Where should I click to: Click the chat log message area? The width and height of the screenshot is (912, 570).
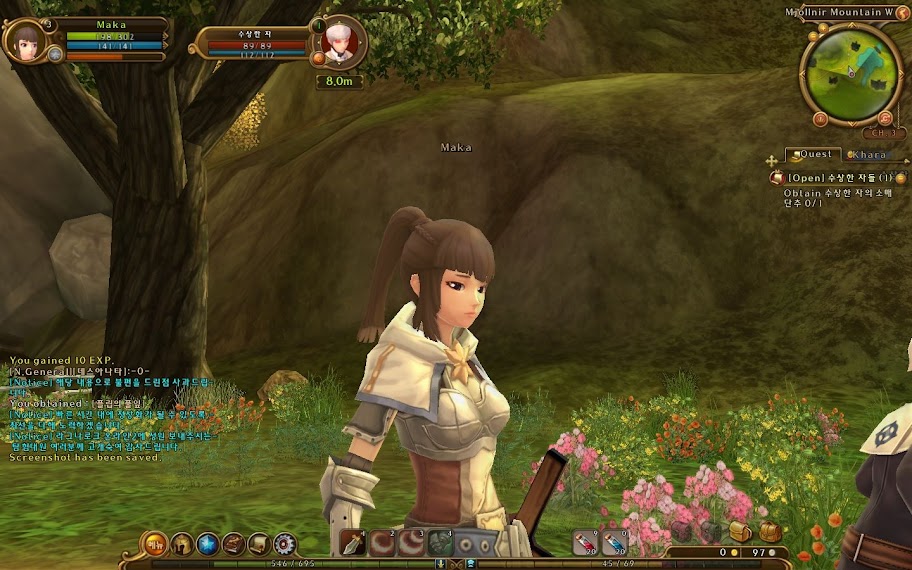(110, 410)
